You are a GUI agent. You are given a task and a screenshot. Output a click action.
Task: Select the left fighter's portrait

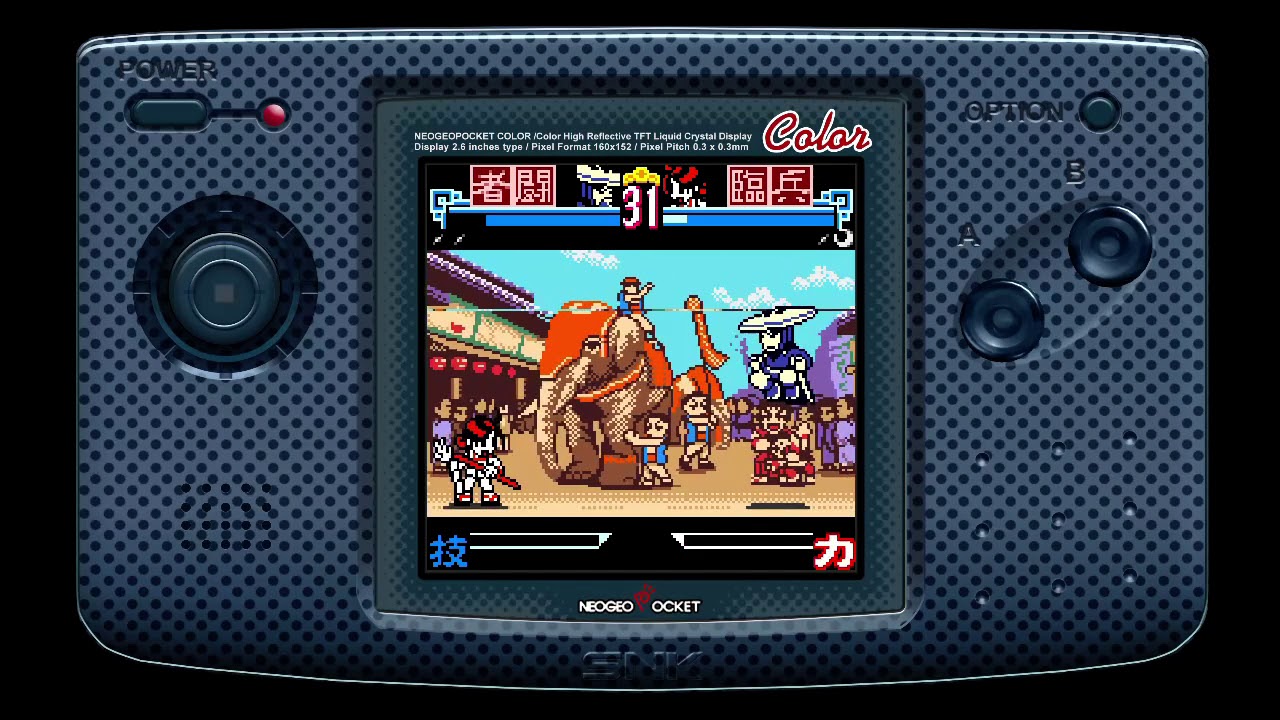[x=513, y=188]
